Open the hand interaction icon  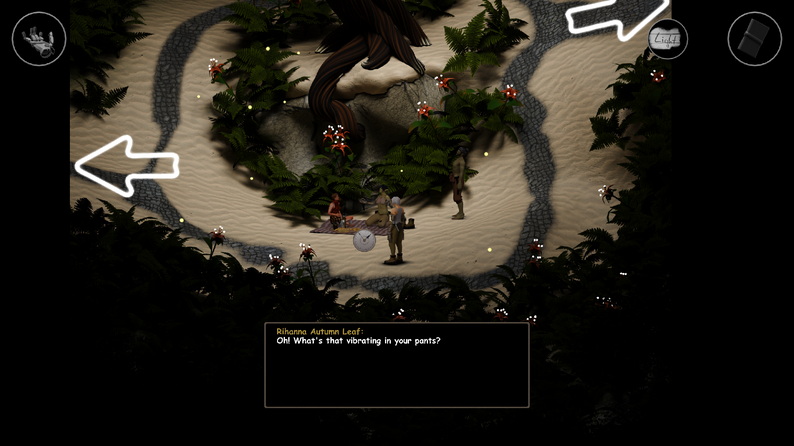[39, 39]
